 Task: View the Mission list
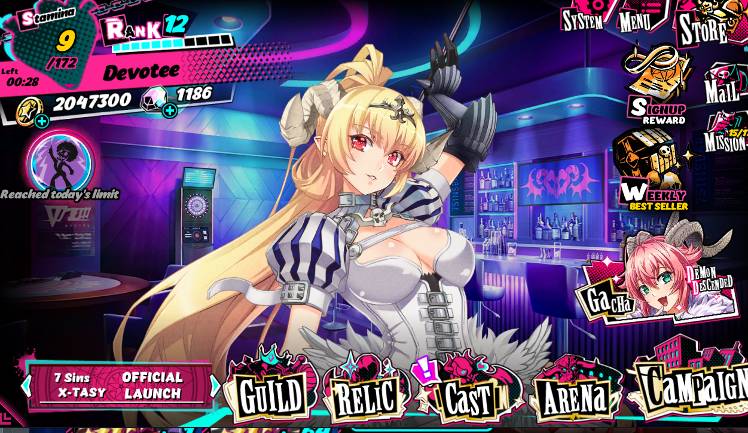click(x=724, y=136)
